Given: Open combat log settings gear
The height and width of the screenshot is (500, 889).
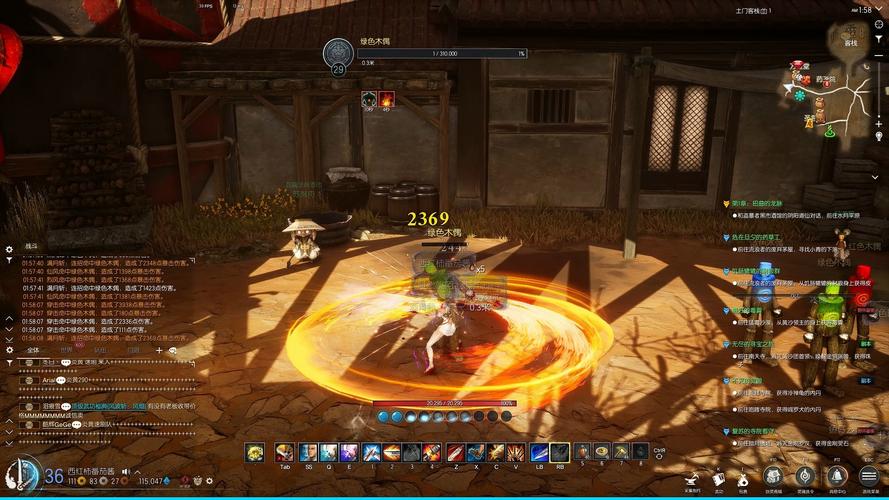Looking at the screenshot, I should click(x=9, y=250).
